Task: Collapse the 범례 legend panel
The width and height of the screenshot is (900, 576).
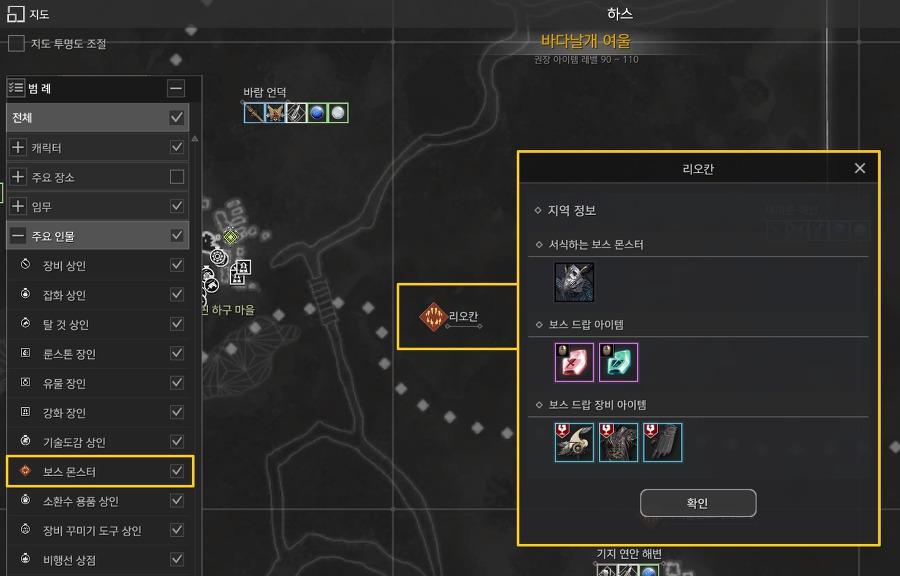Action: tap(176, 88)
